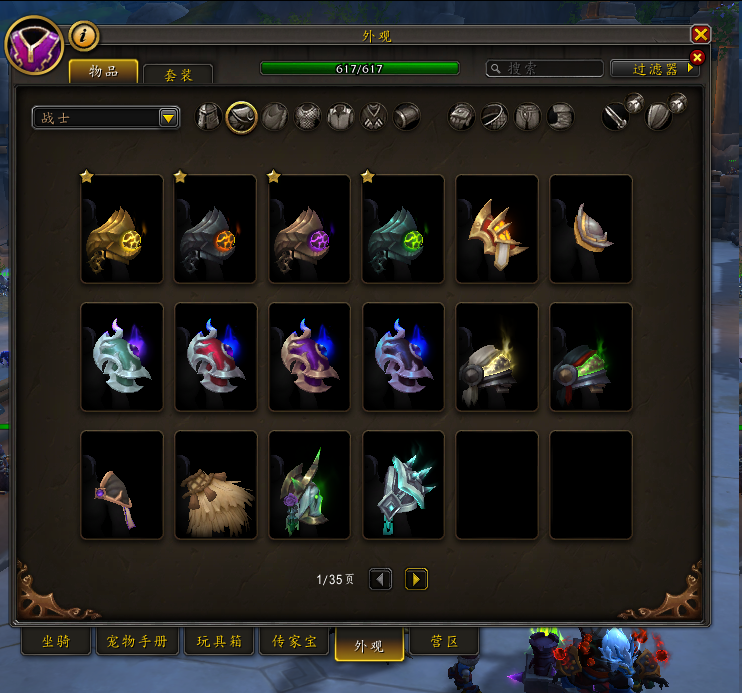Switch to the 套装 sets tab
The height and width of the screenshot is (693, 742).
pyautogui.click(x=178, y=75)
